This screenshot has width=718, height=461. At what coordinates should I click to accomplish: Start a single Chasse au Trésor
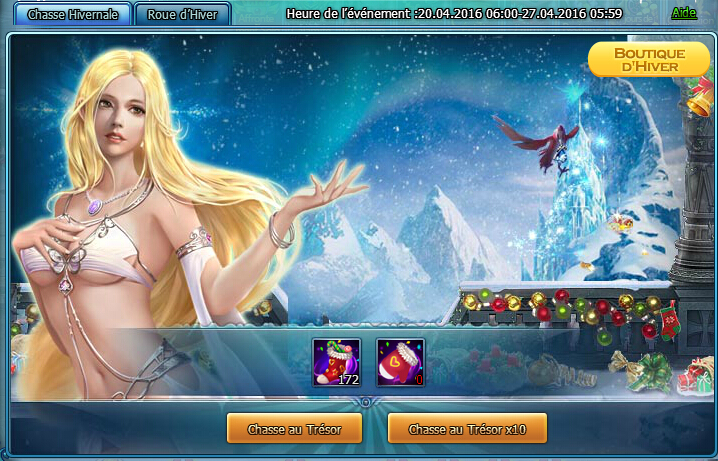[292, 429]
